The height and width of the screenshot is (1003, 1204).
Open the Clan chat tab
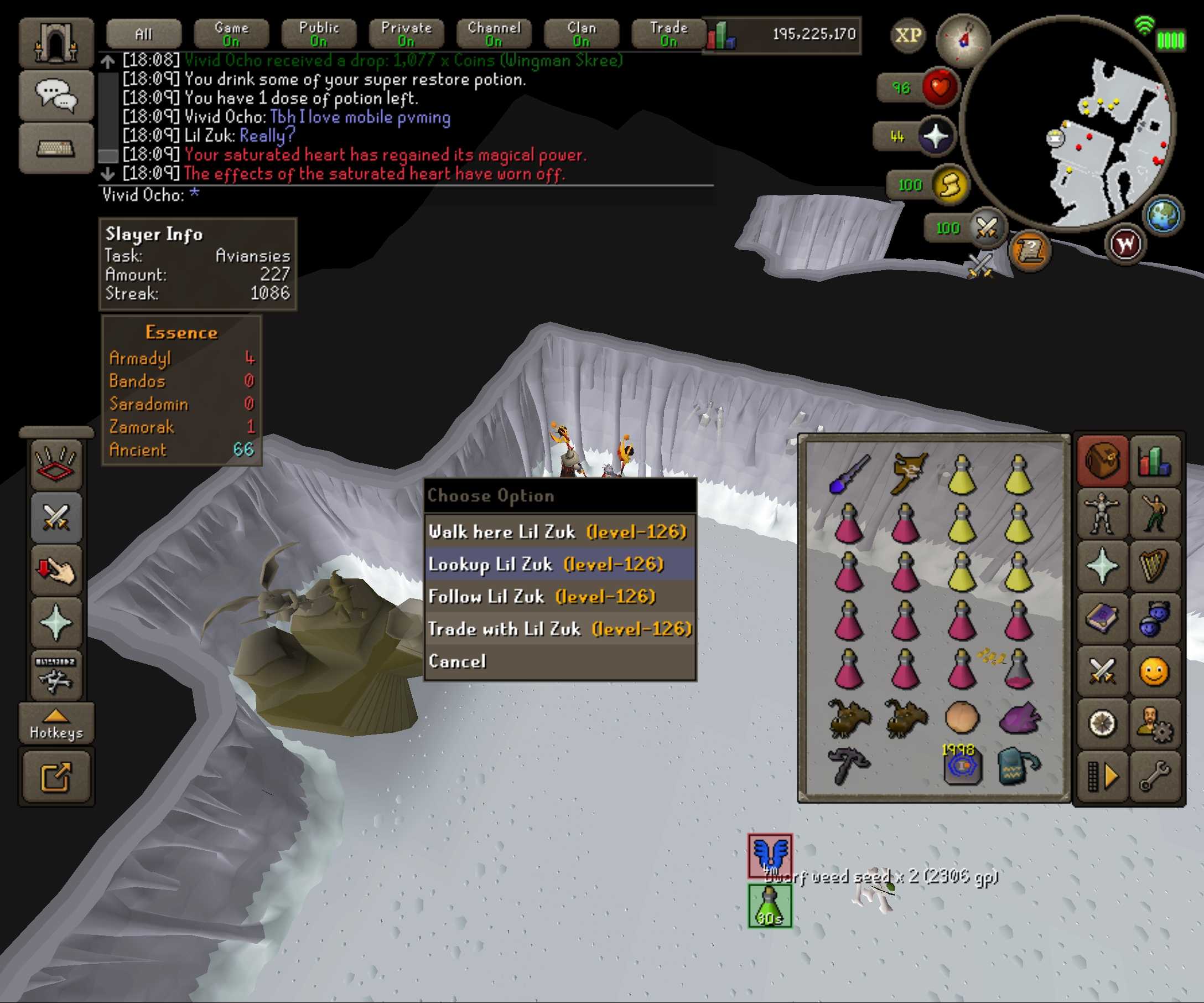coord(582,34)
